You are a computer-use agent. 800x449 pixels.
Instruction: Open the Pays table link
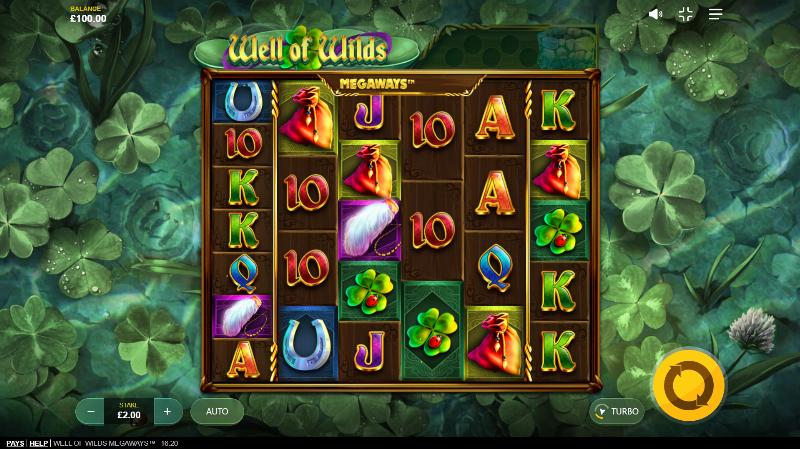[15, 443]
